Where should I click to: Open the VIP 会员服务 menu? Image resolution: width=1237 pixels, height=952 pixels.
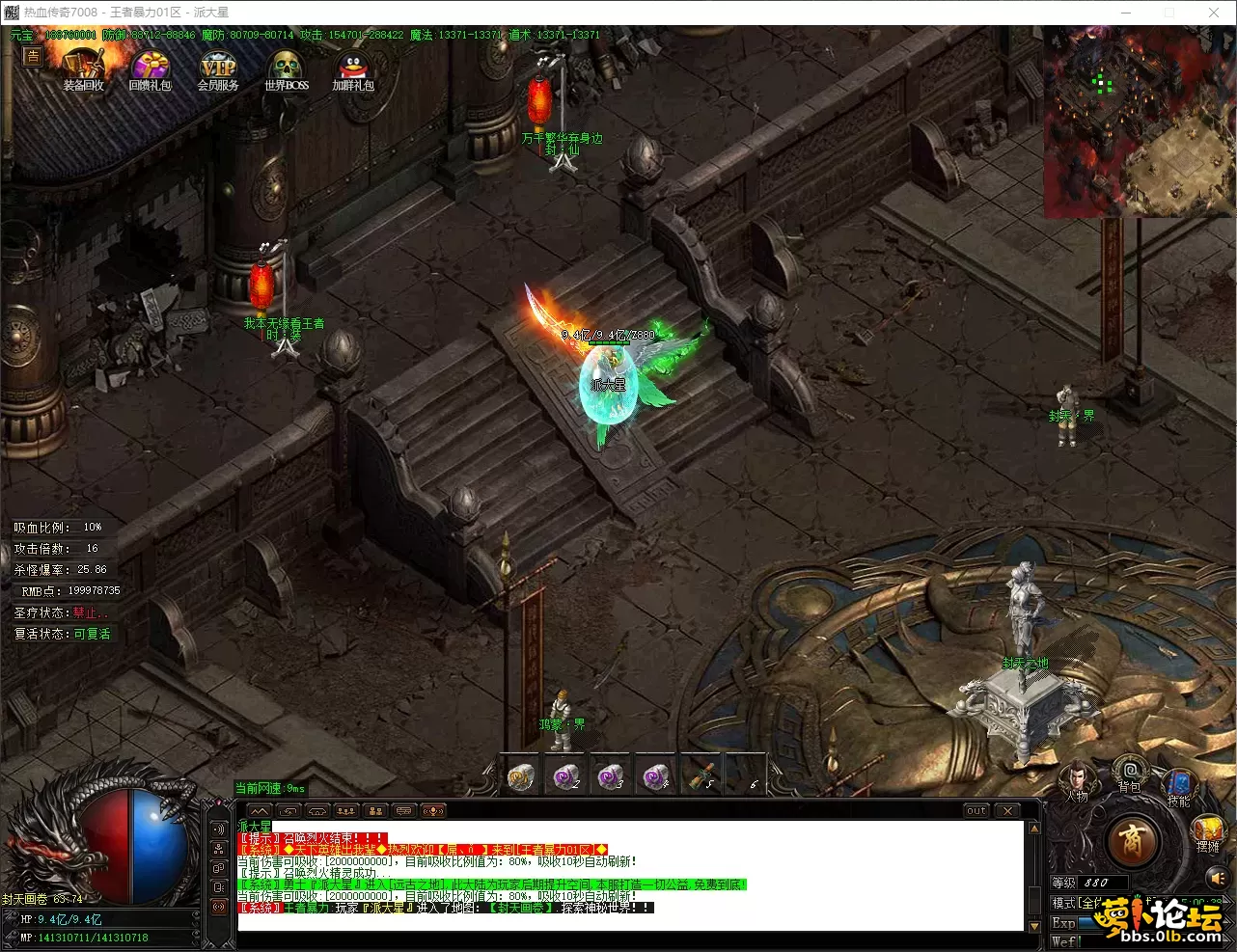coord(218,68)
